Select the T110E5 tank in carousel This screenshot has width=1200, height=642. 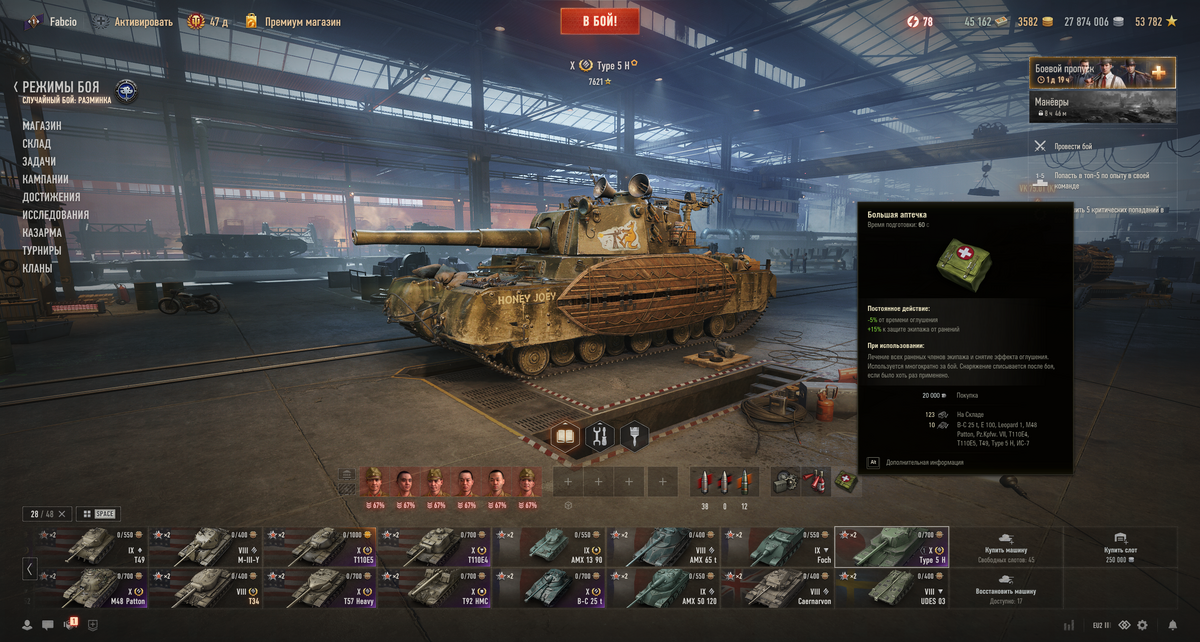click(320, 546)
